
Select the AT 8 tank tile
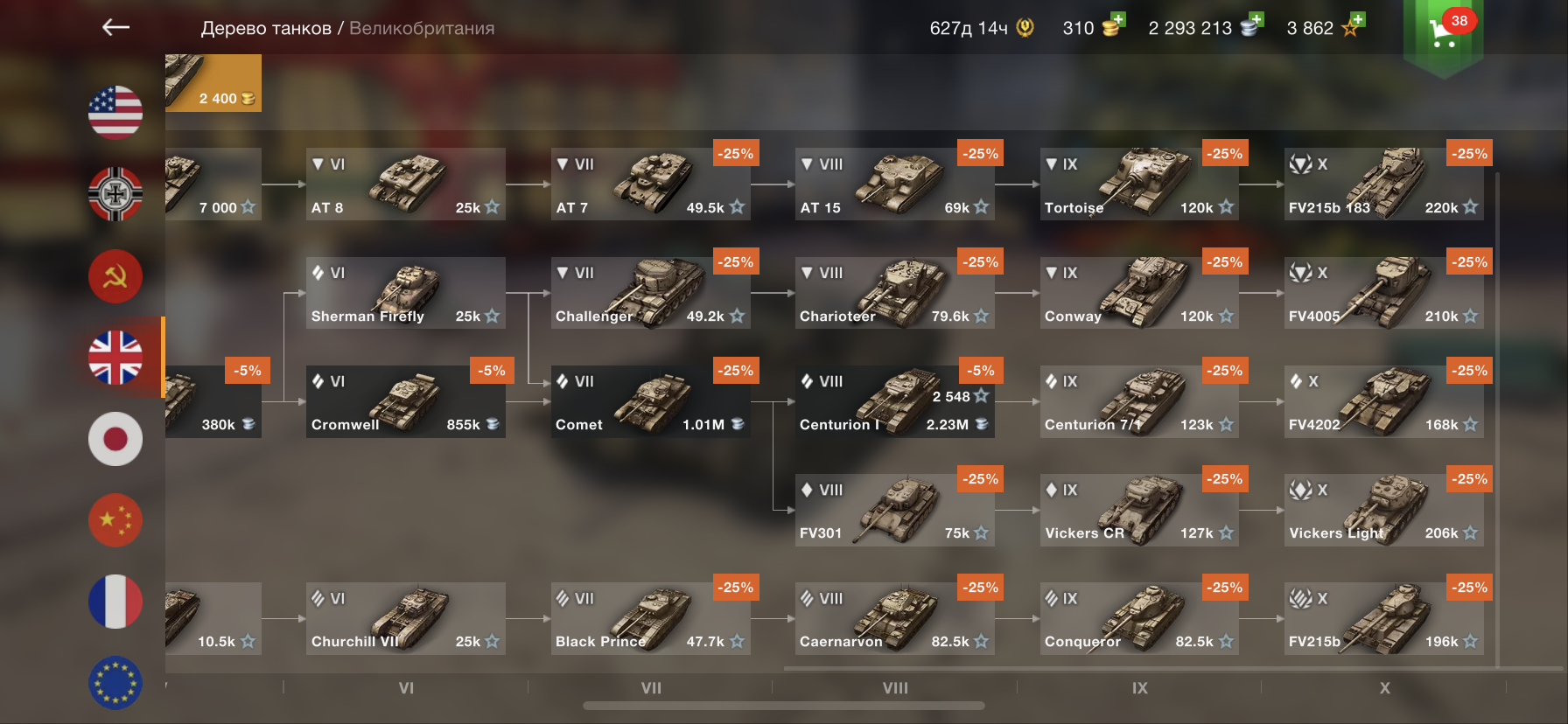[x=405, y=184]
